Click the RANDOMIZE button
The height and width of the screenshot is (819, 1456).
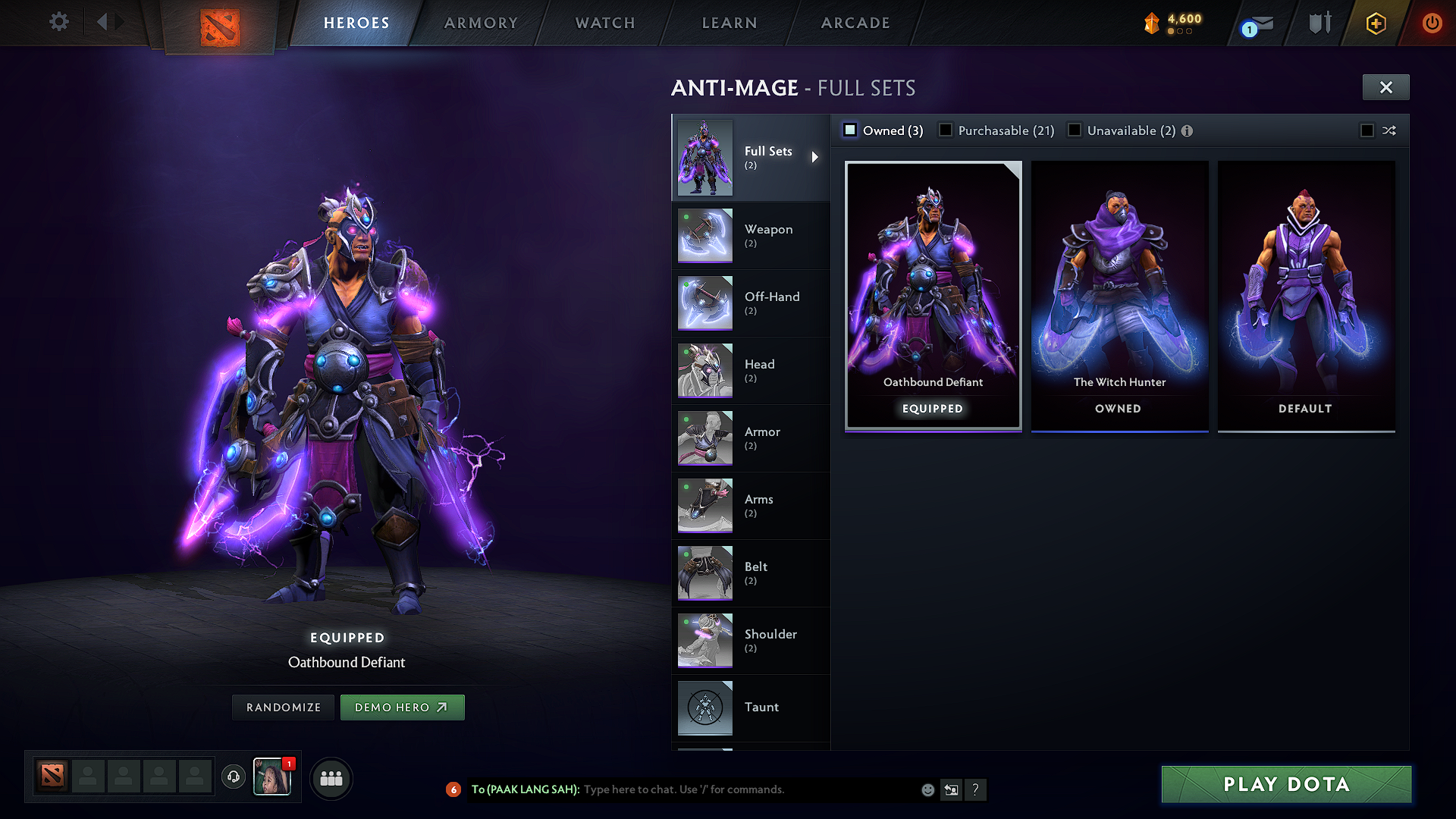point(282,707)
